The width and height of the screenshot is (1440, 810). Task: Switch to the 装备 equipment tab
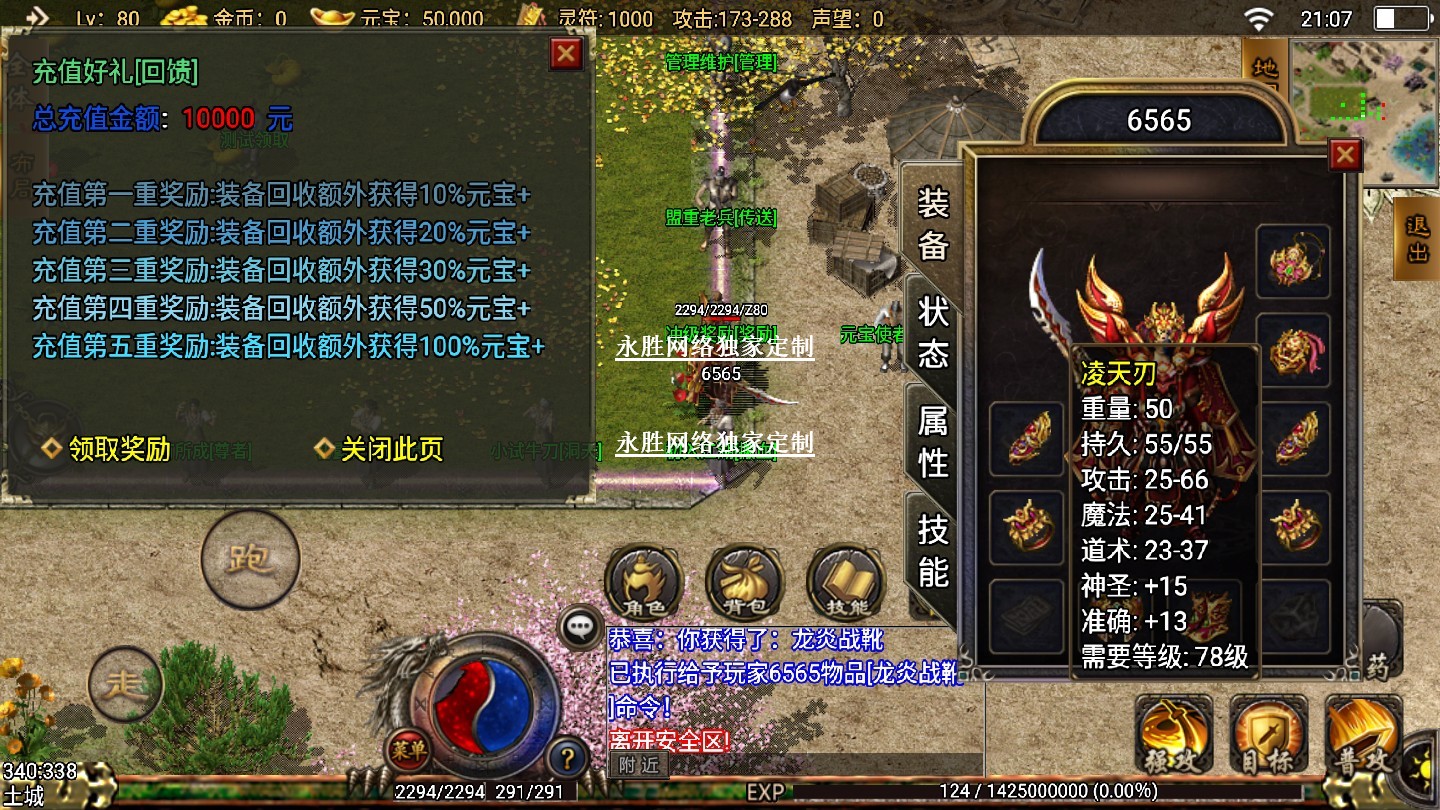[x=933, y=224]
